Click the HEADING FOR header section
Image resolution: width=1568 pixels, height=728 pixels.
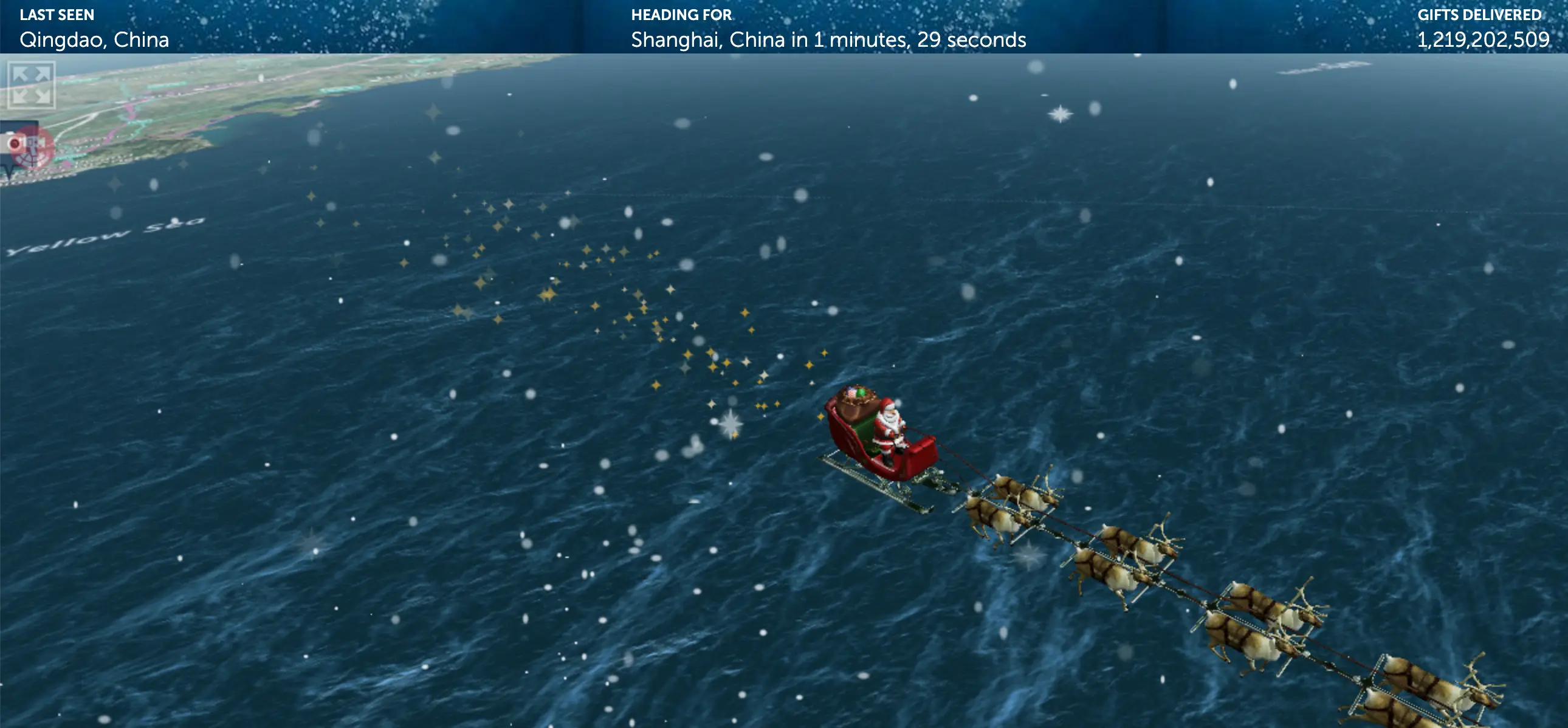(x=682, y=15)
